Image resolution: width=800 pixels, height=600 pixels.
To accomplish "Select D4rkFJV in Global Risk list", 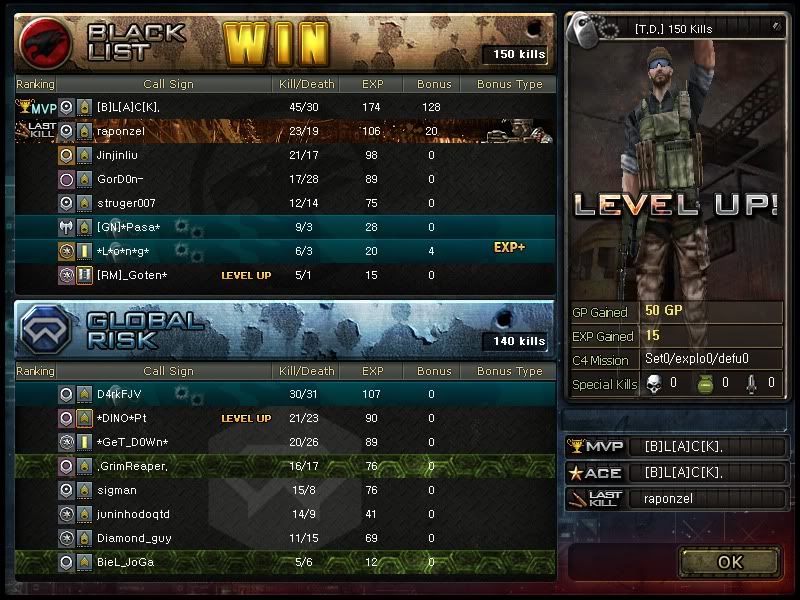I will (x=285, y=394).
